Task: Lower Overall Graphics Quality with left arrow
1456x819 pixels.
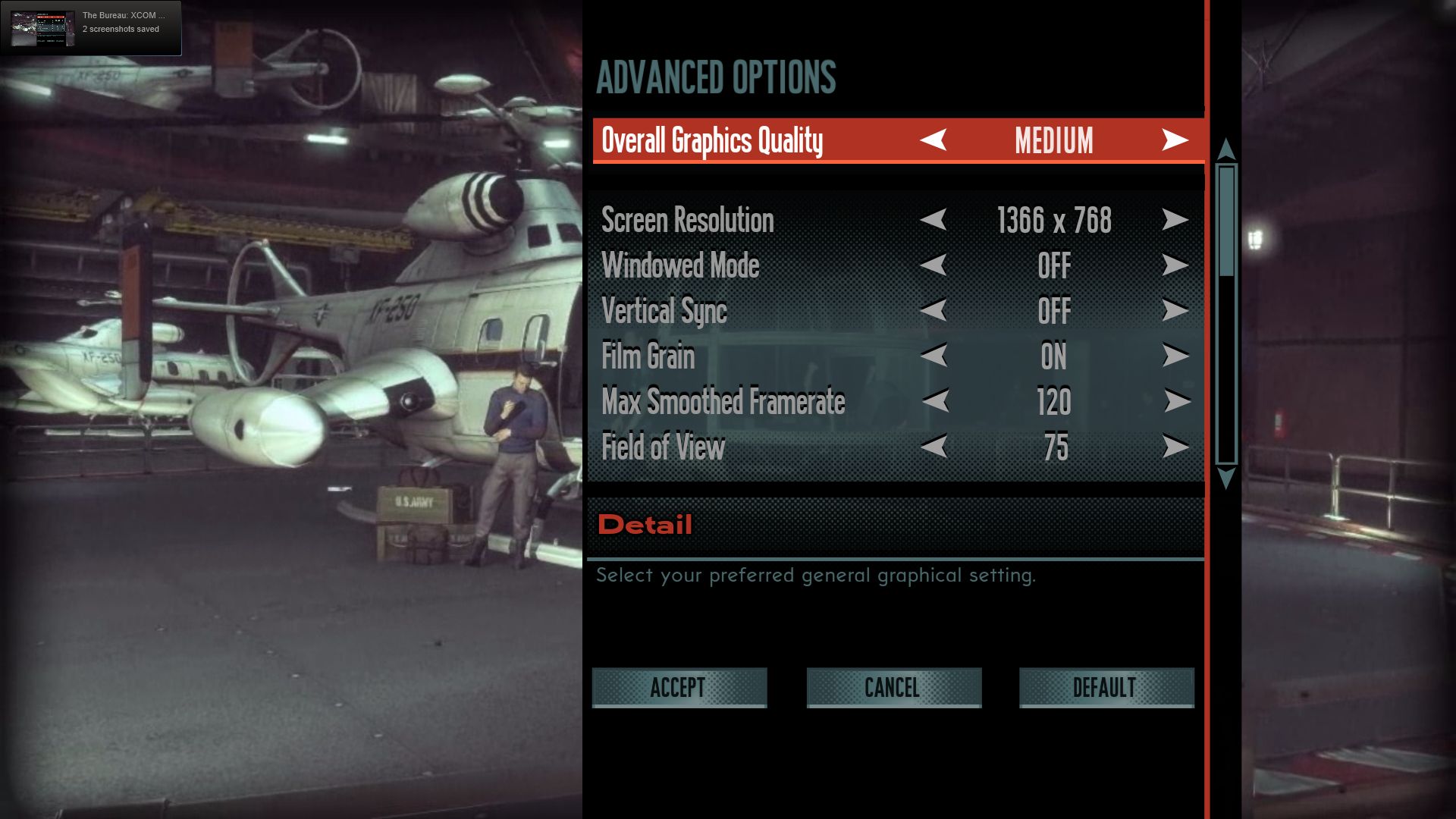Action: [x=934, y=140]
